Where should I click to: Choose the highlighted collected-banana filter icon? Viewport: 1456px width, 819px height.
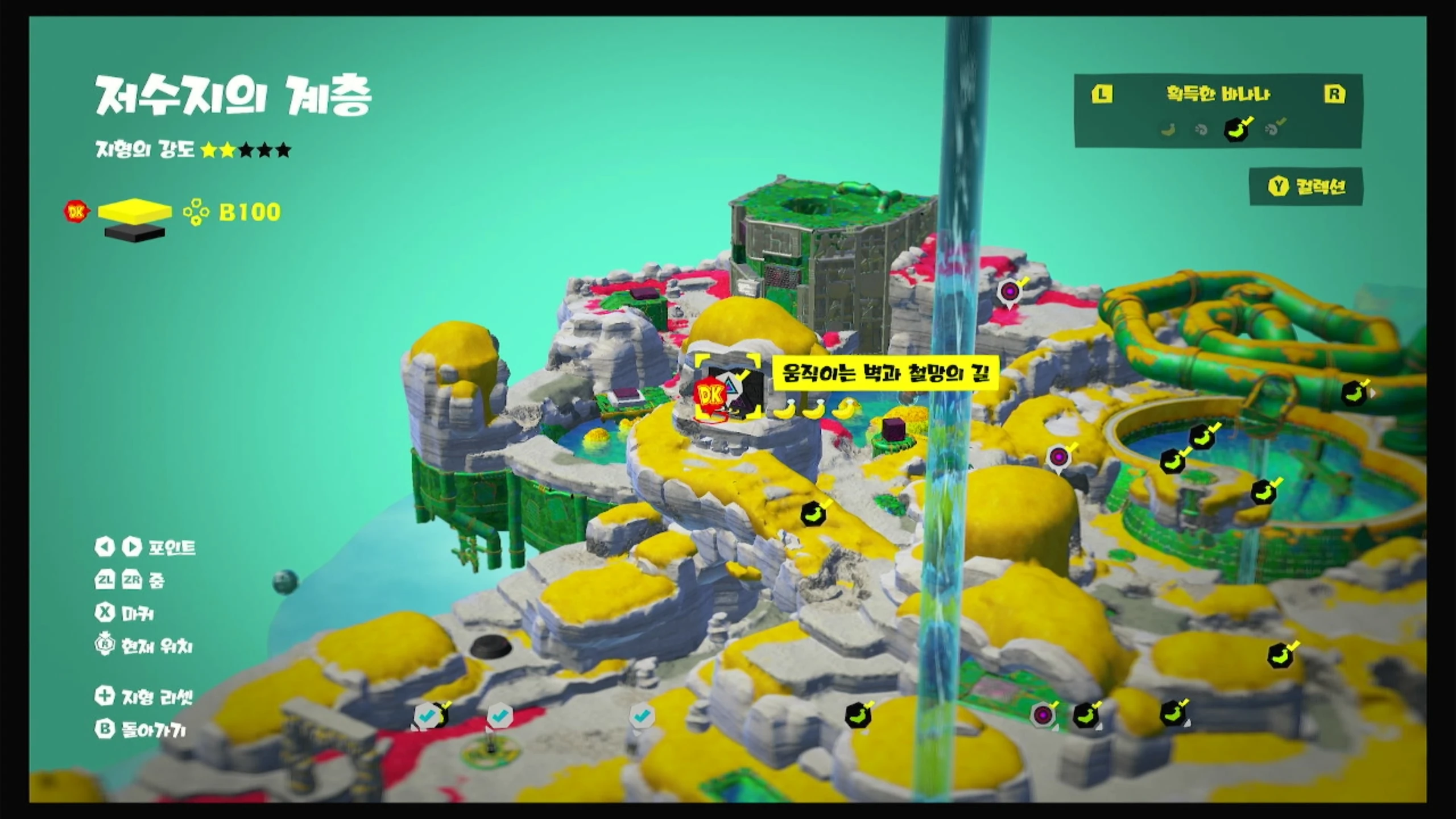point(1236,130)
